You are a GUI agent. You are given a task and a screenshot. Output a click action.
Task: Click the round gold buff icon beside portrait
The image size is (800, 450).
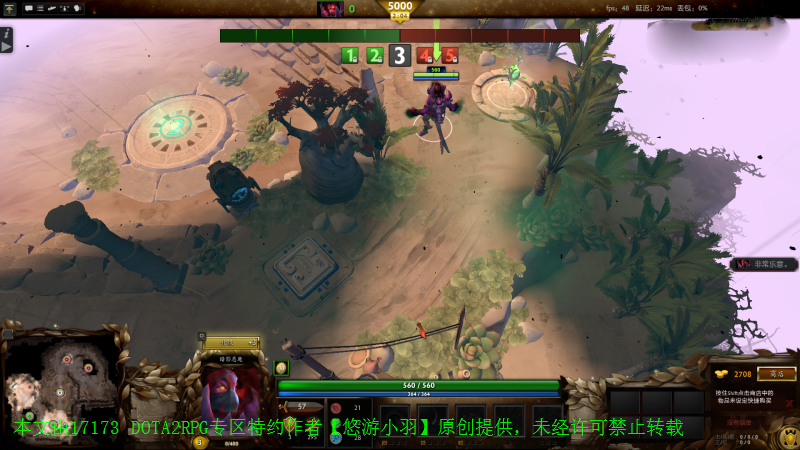pos(281,367)
